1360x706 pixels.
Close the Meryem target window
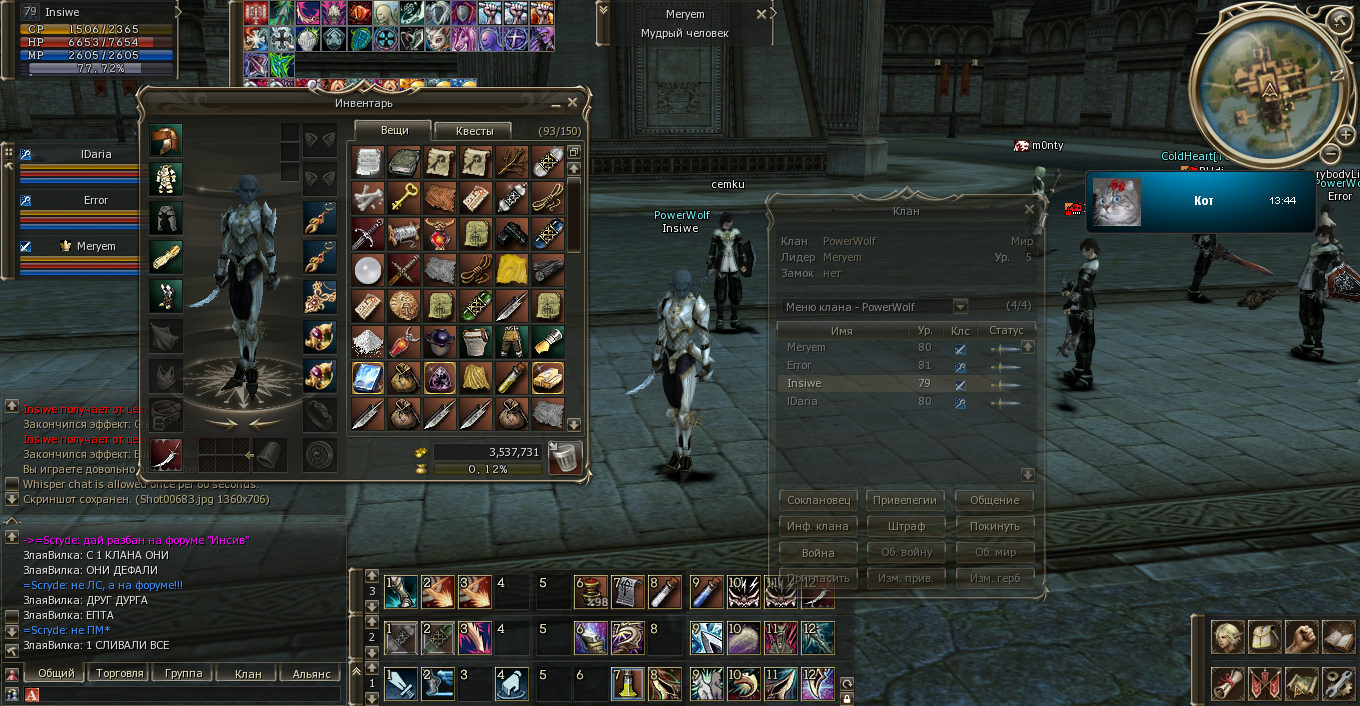(761, 15)
